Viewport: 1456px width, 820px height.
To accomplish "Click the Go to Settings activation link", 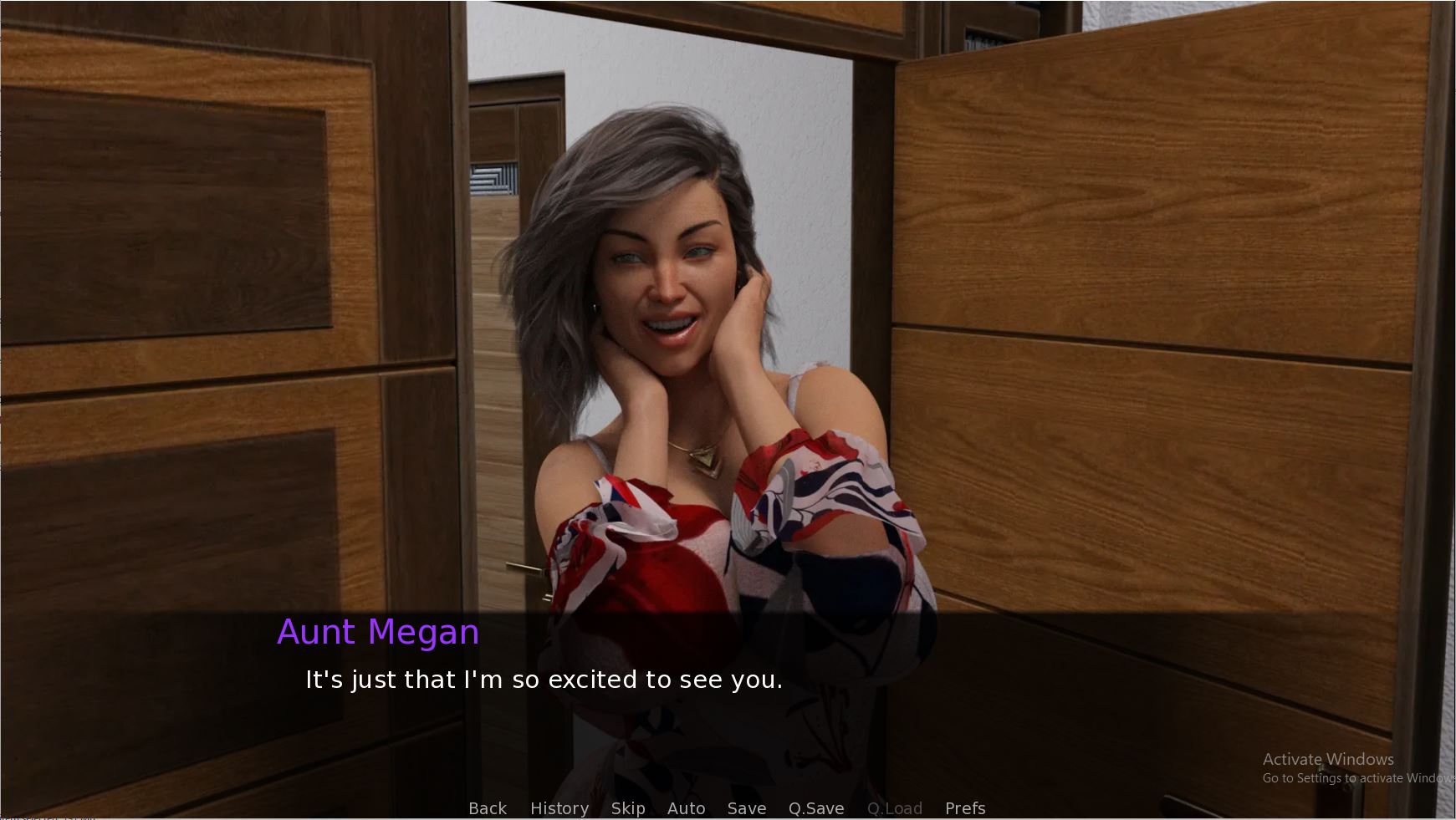I will pyautogui.click(x=1351, y=777).
